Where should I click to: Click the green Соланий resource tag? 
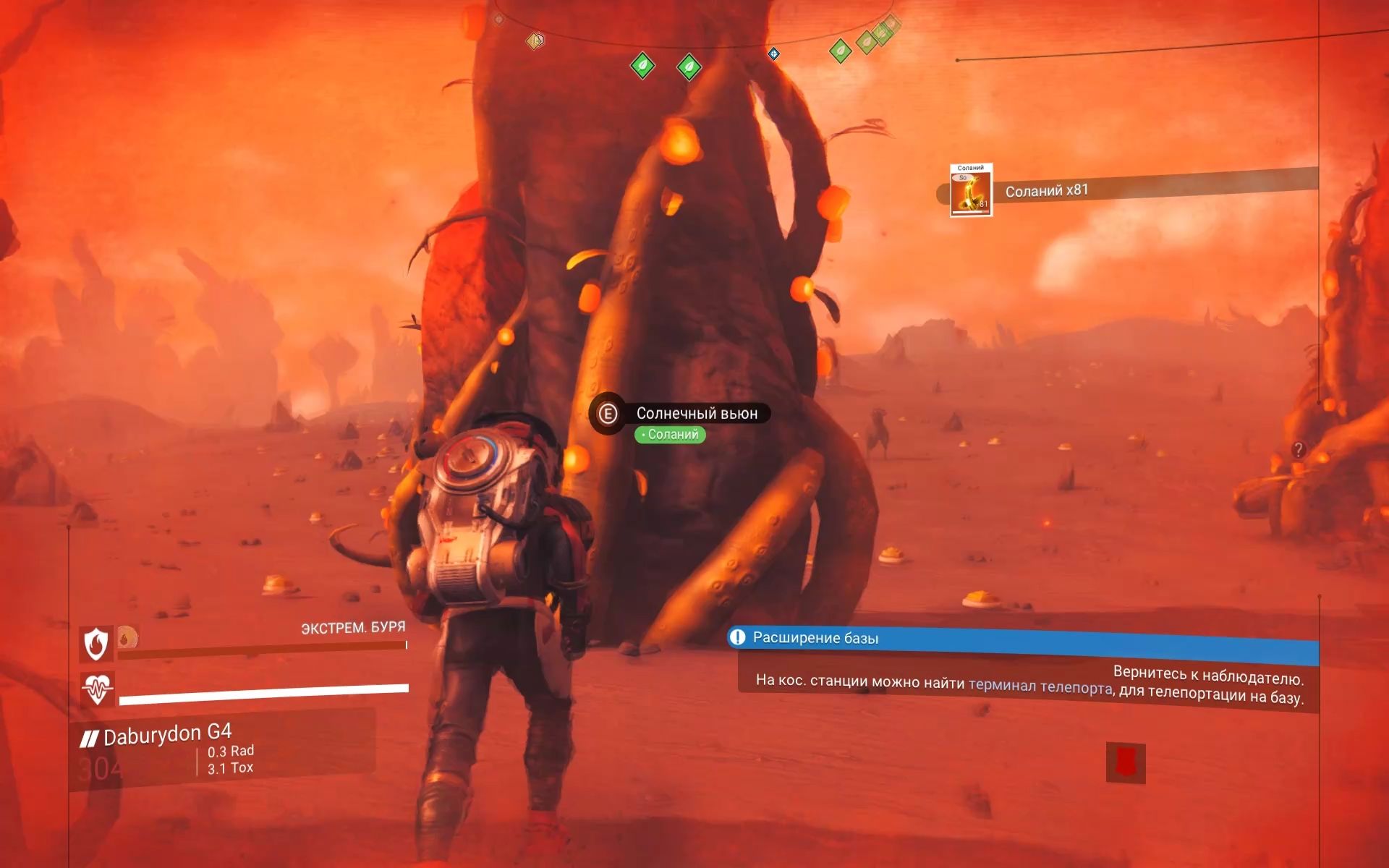point(670,435)
